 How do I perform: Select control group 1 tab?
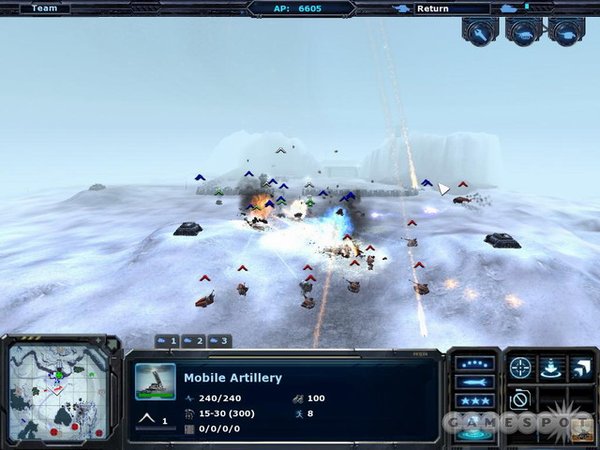(167, 341)
